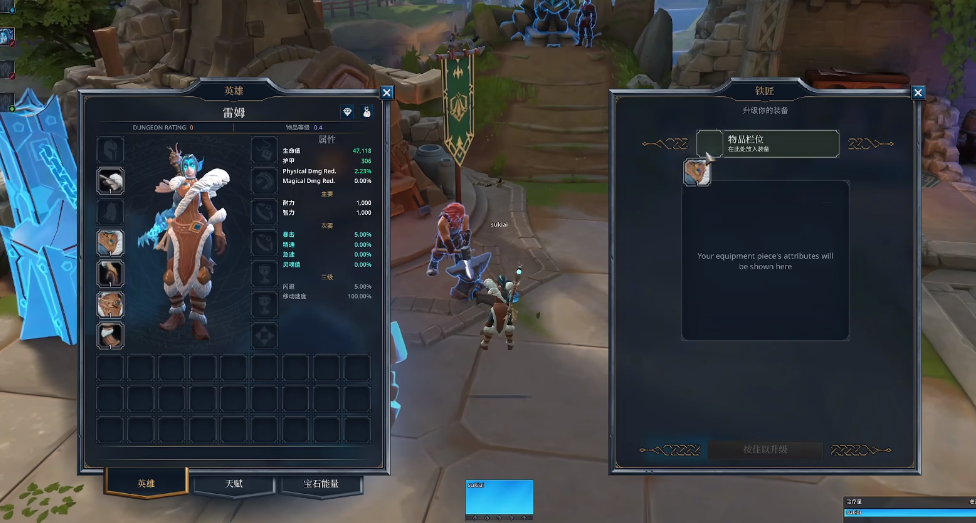The image size is (976, 523).
Task: Close the 铁匠 blacksmith panel
Action: point(918,93)
